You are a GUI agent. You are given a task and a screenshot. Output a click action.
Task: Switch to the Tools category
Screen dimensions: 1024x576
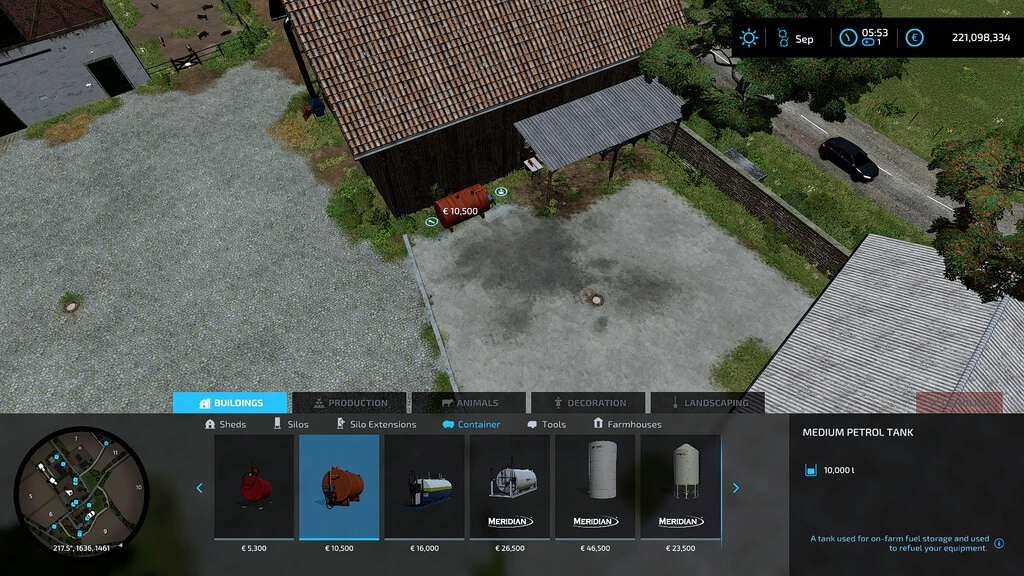pyautogui.click(x=546, y=424)
